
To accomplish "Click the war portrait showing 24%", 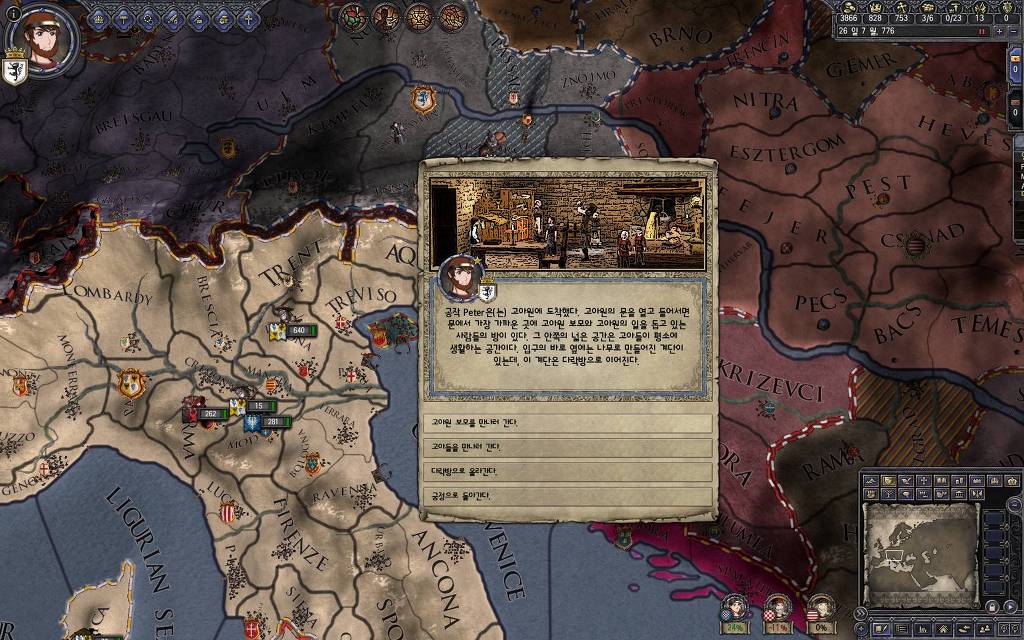I will click(x=735, y=610).
